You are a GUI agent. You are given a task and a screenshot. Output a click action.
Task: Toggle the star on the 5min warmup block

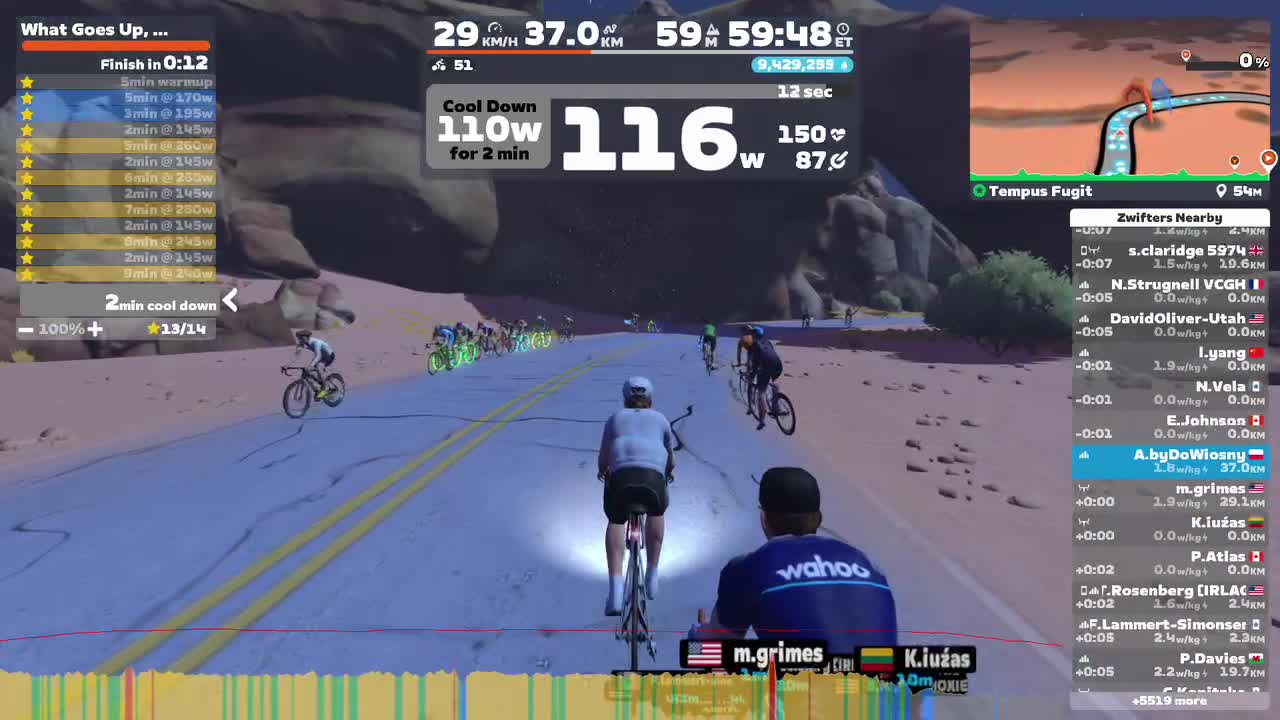27,81
